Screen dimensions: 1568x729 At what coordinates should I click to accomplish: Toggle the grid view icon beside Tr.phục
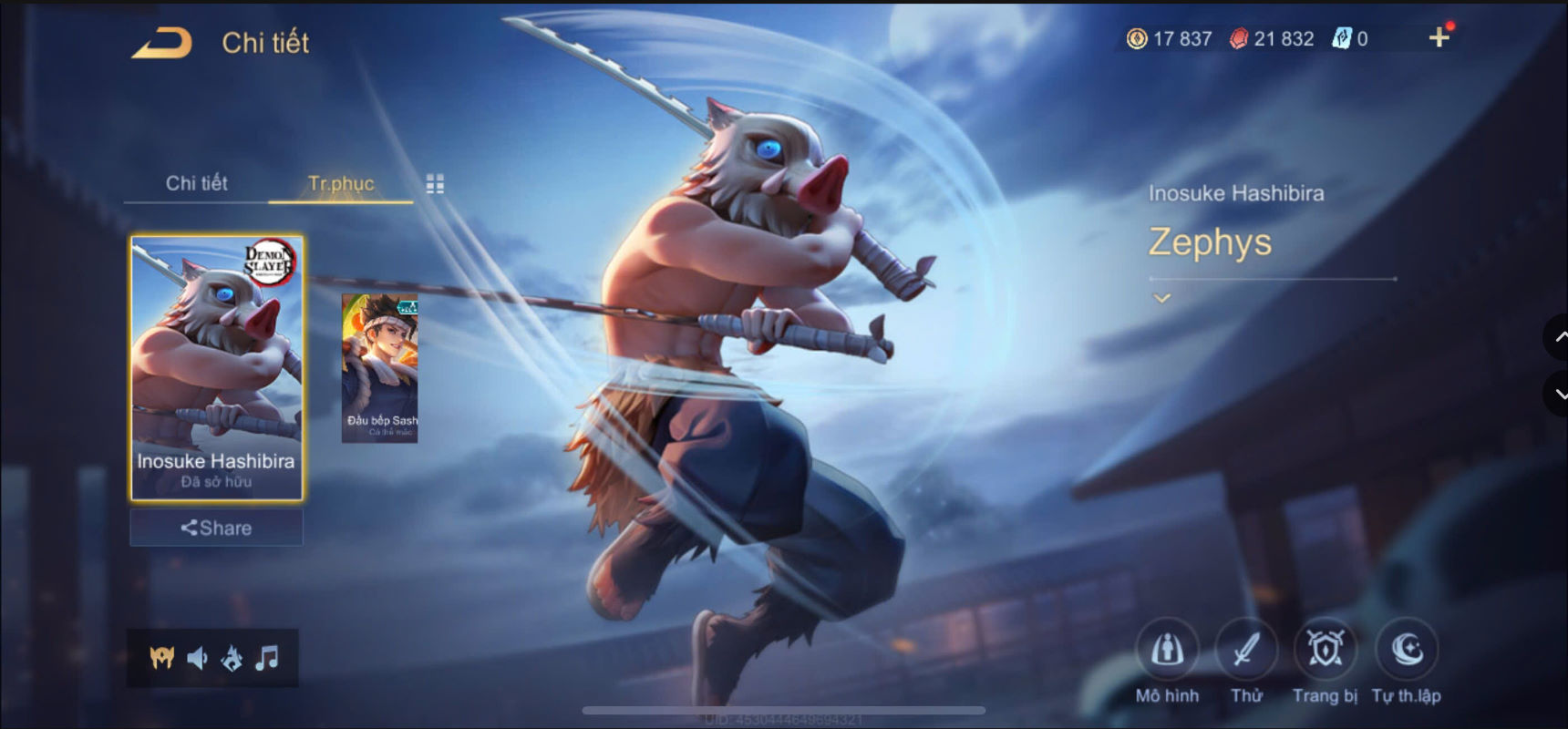click(435, 182)
